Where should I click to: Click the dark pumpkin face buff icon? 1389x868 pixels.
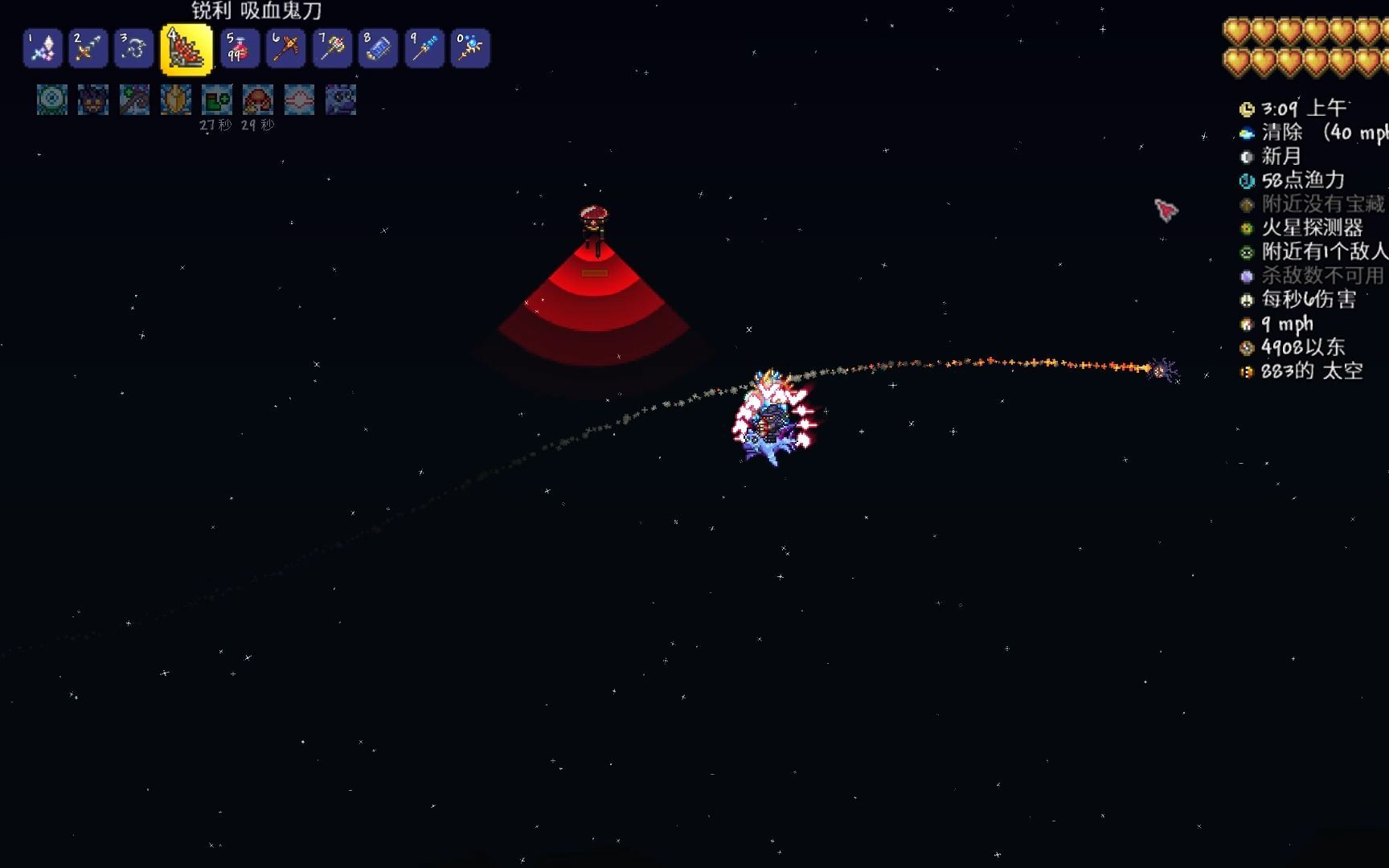pos(93,100)
